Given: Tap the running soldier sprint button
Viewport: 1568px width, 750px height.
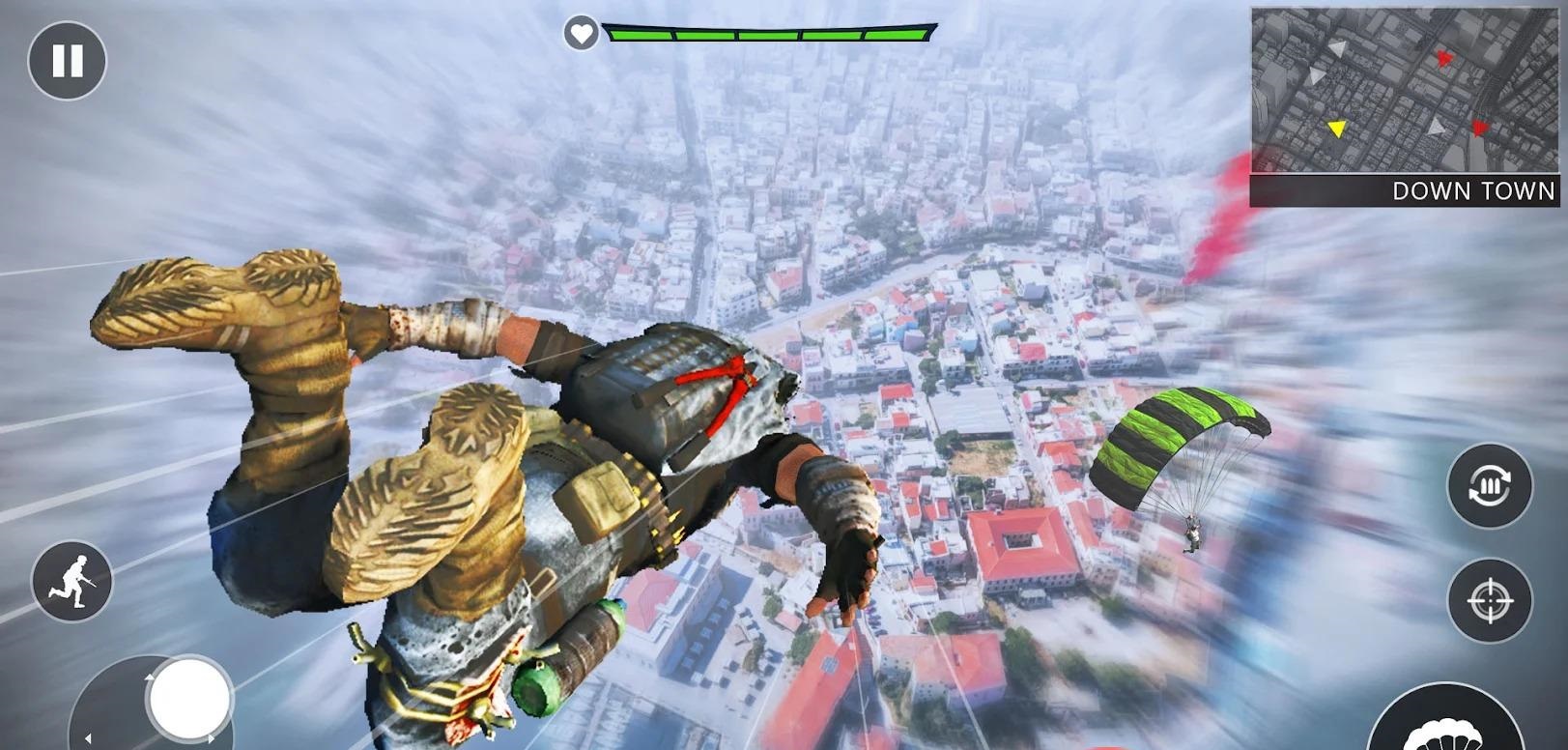Looking at the screenshot, I should tap(72, 581).
